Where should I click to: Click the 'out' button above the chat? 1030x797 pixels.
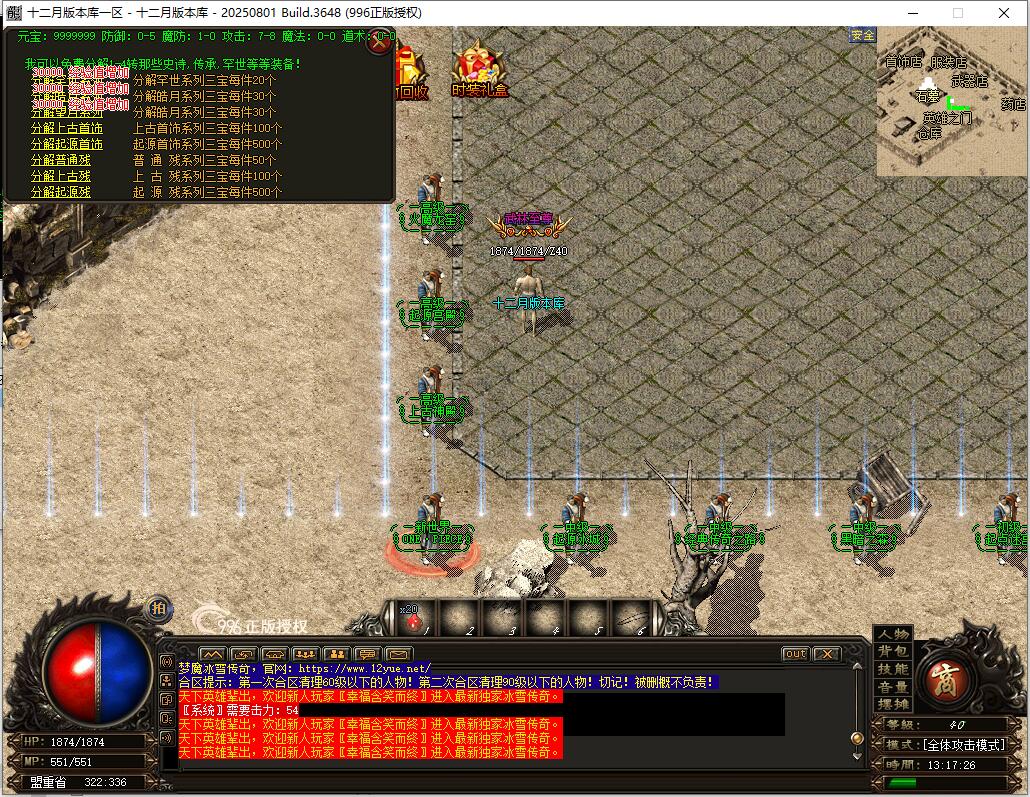click(795, 654)
